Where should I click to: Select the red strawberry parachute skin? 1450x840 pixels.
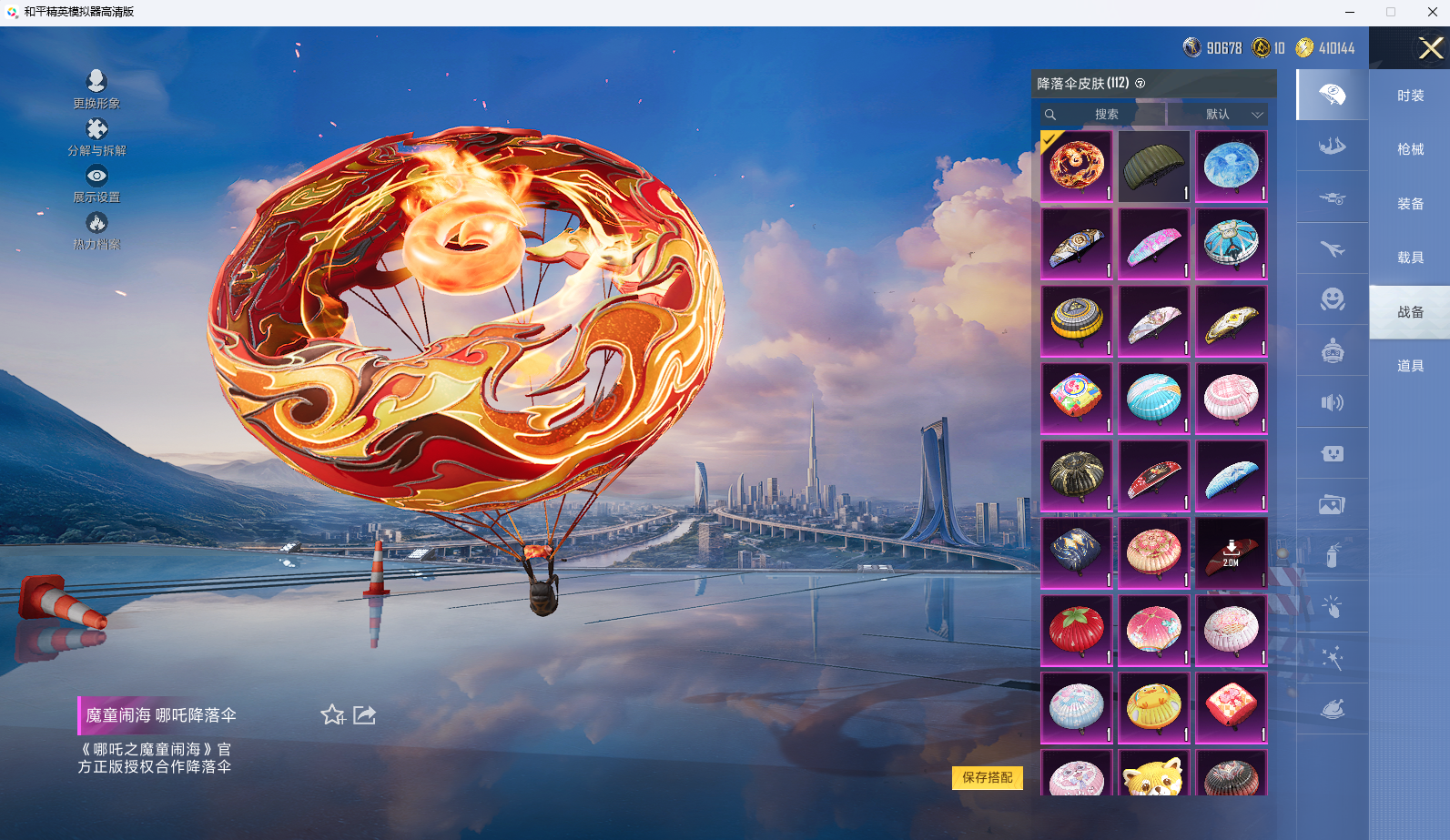(1076, 630)
